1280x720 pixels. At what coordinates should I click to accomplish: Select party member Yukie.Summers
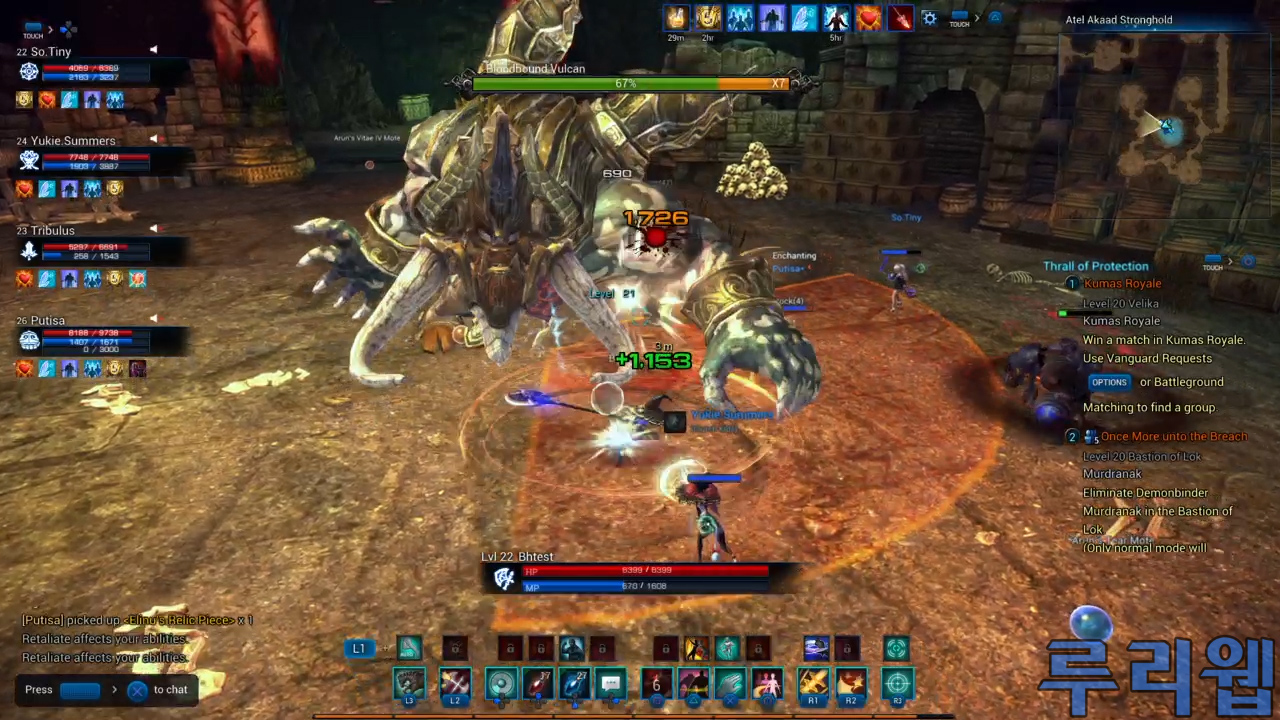pos(72,141)
